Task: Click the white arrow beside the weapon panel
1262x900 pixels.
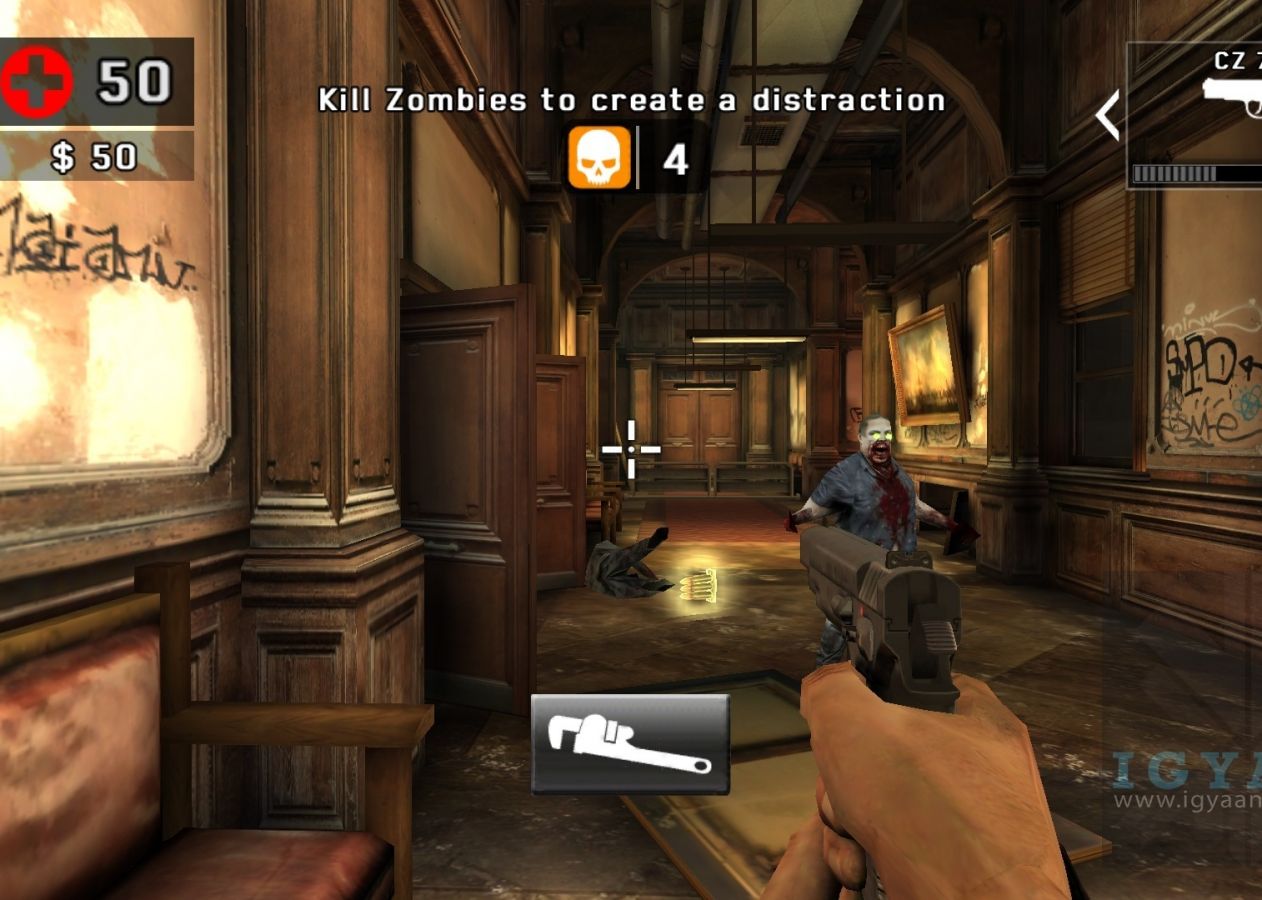Action: coord(1108,116)
